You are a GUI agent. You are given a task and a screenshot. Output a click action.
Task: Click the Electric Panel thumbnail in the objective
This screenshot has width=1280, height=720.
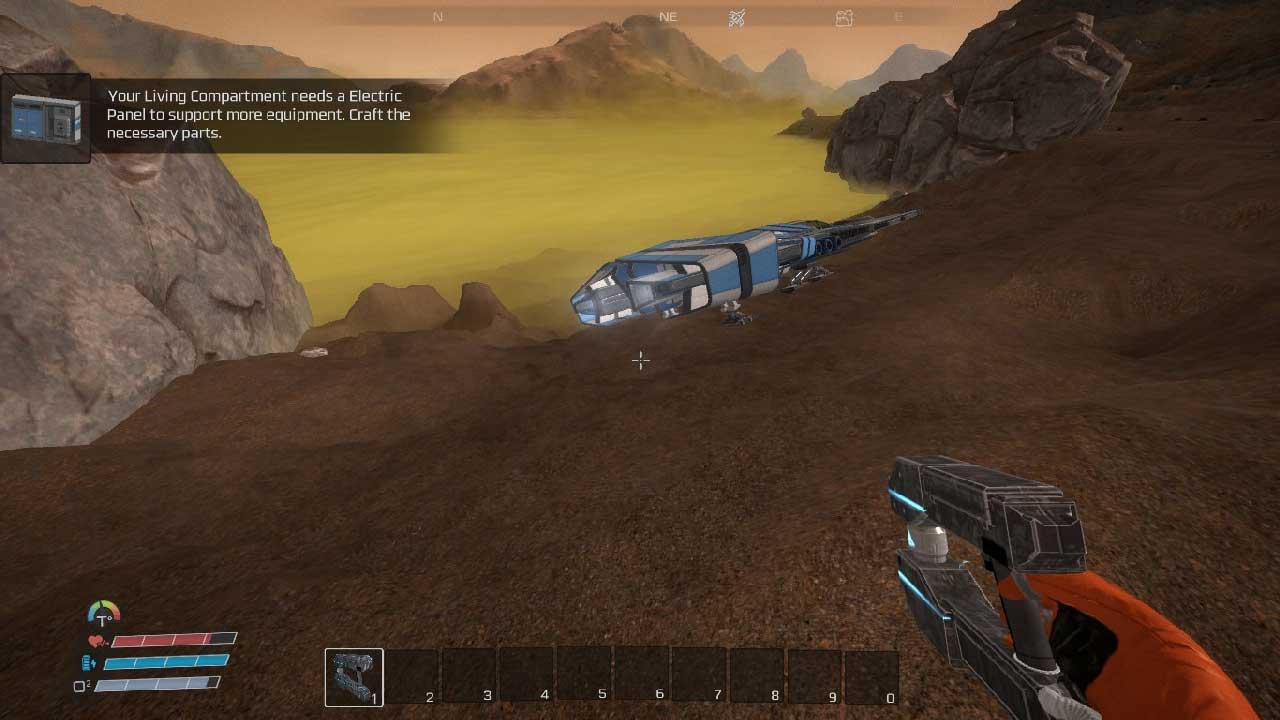(x=46, y=118)
